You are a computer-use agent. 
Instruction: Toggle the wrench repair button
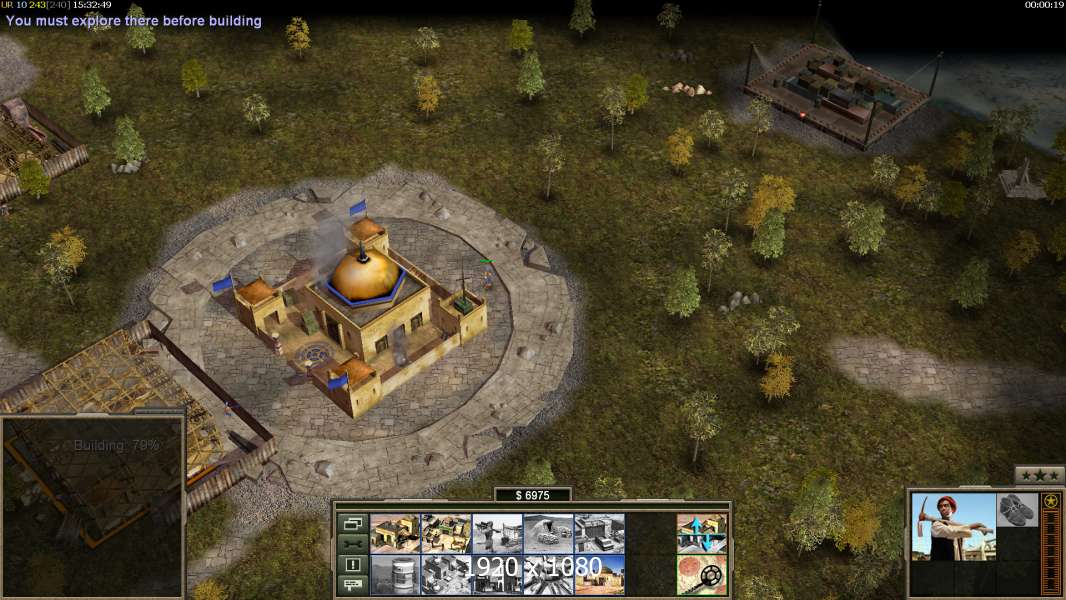pyautogui.click(x=352, y=544)
